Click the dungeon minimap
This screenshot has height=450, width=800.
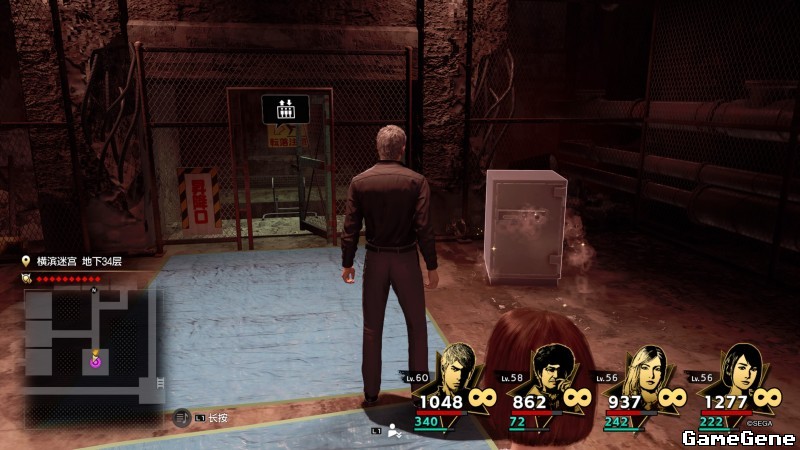pyautogui.click(x=91, y=345)
